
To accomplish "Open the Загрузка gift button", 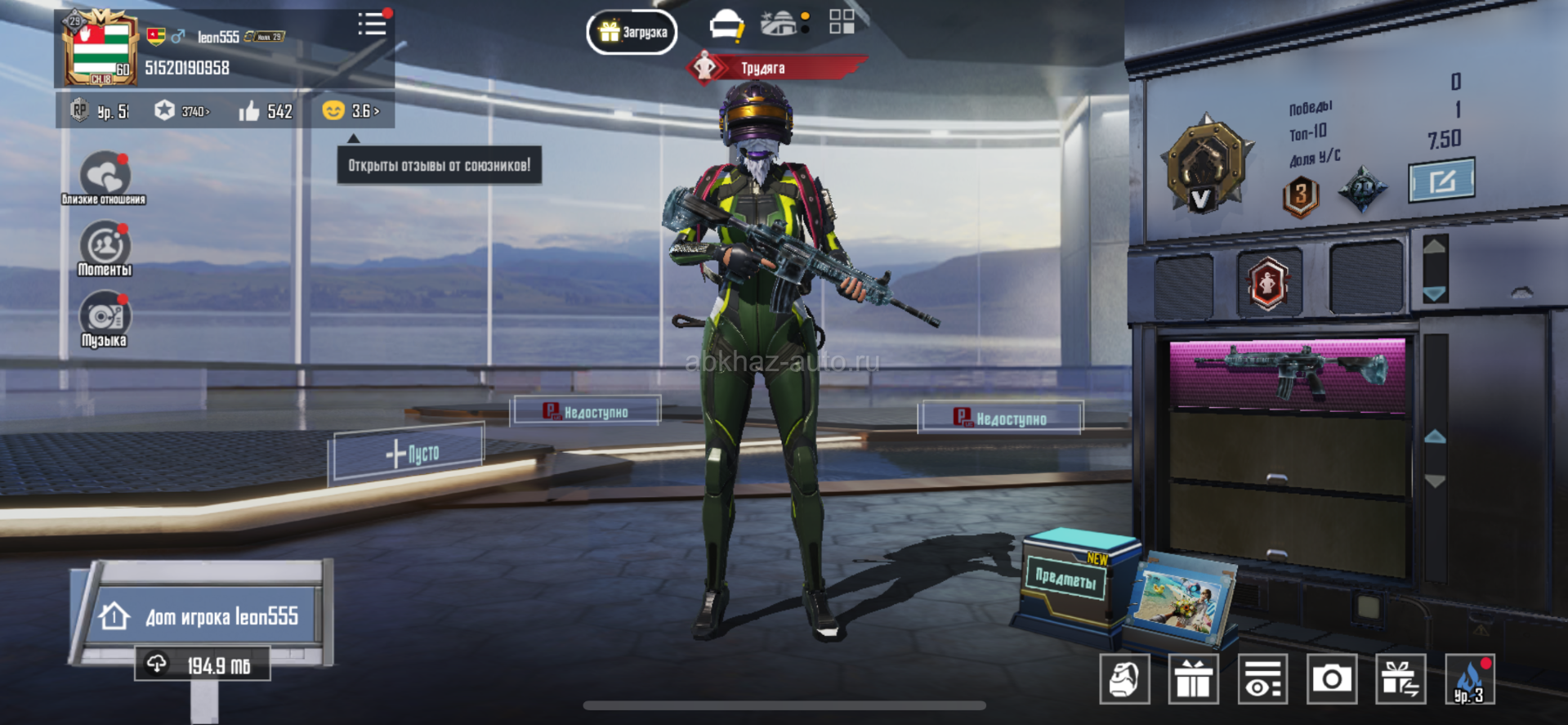I will [x=632, y=33].
